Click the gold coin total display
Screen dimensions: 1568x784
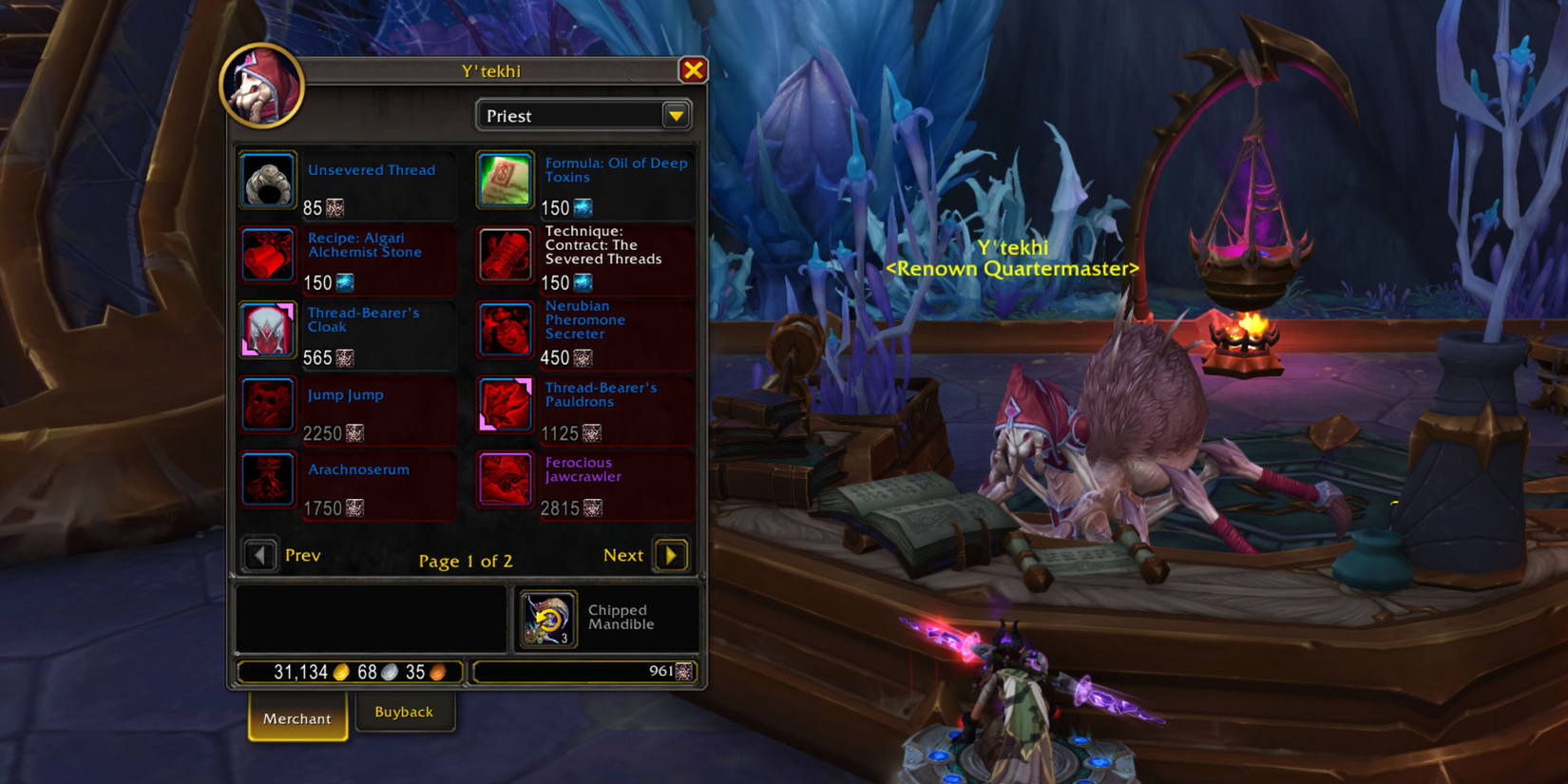349,671
